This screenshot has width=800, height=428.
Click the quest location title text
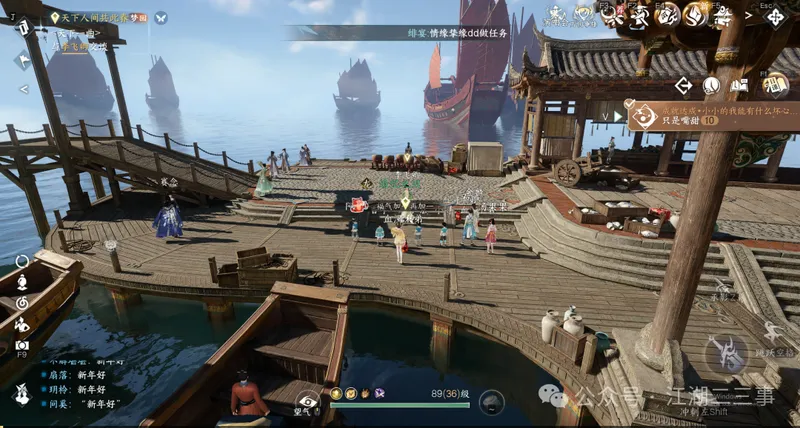coord(98,18)
